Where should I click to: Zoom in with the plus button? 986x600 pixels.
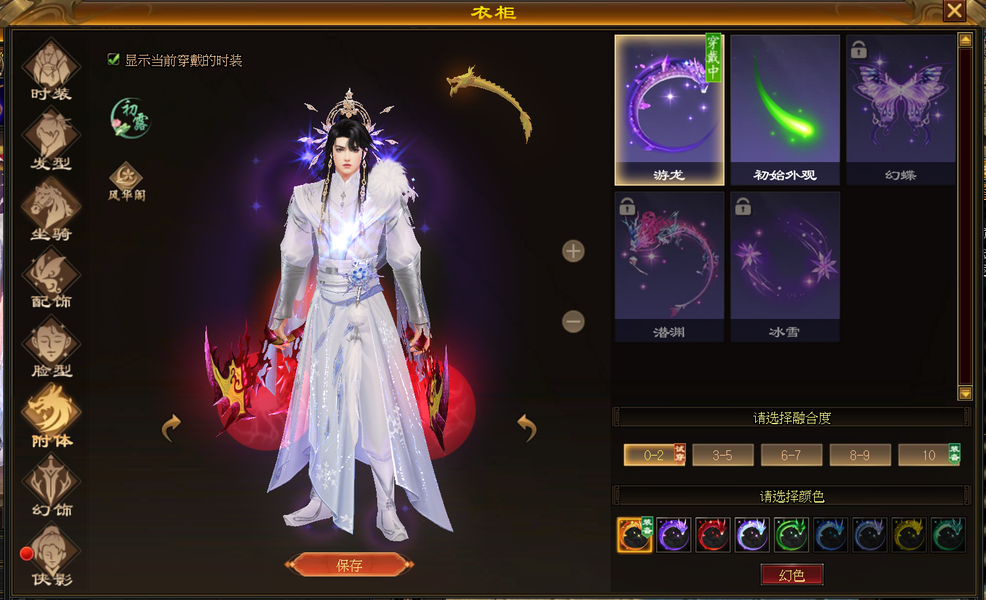(573, 251)
